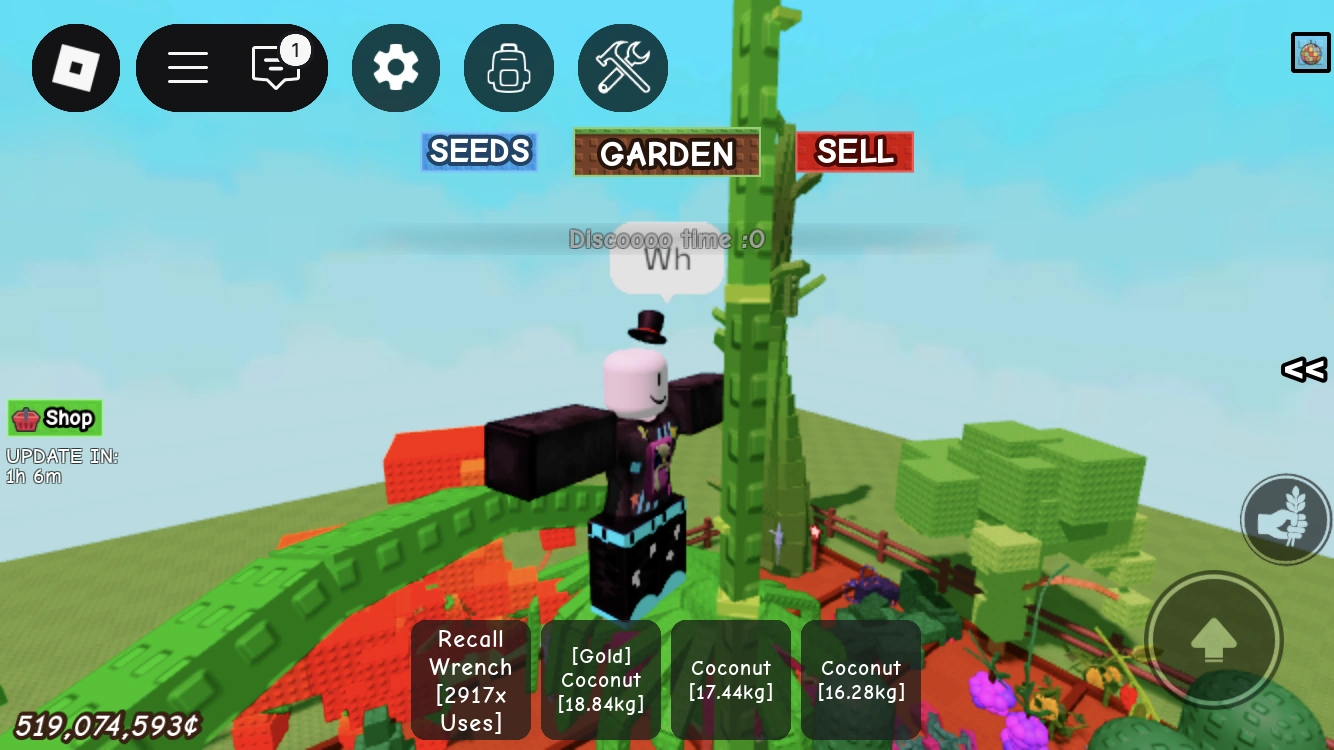Open the basket icon in the top-right corner

[x=1310, y=52]
